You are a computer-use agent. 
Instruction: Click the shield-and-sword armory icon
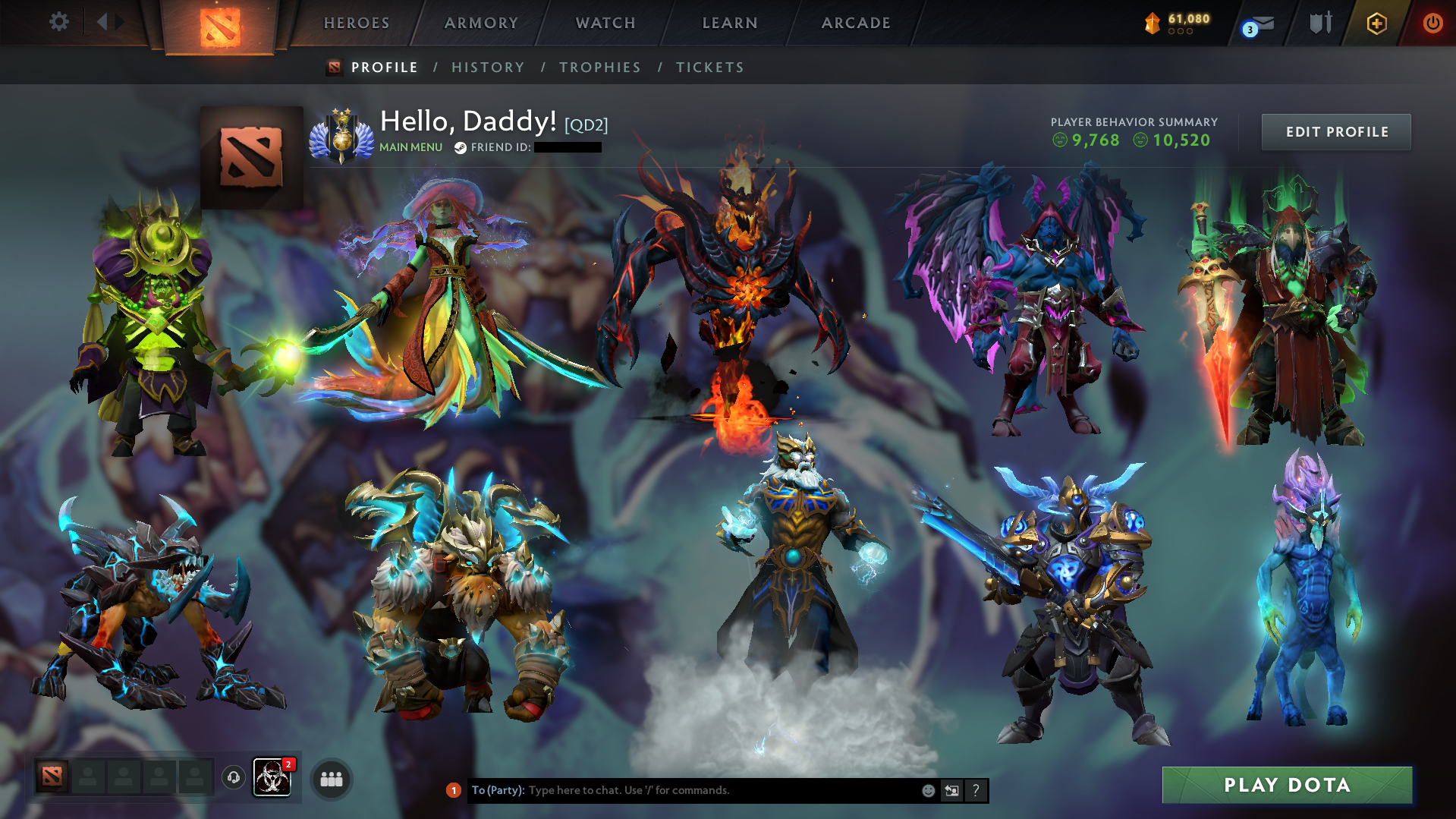[1319, 24]
